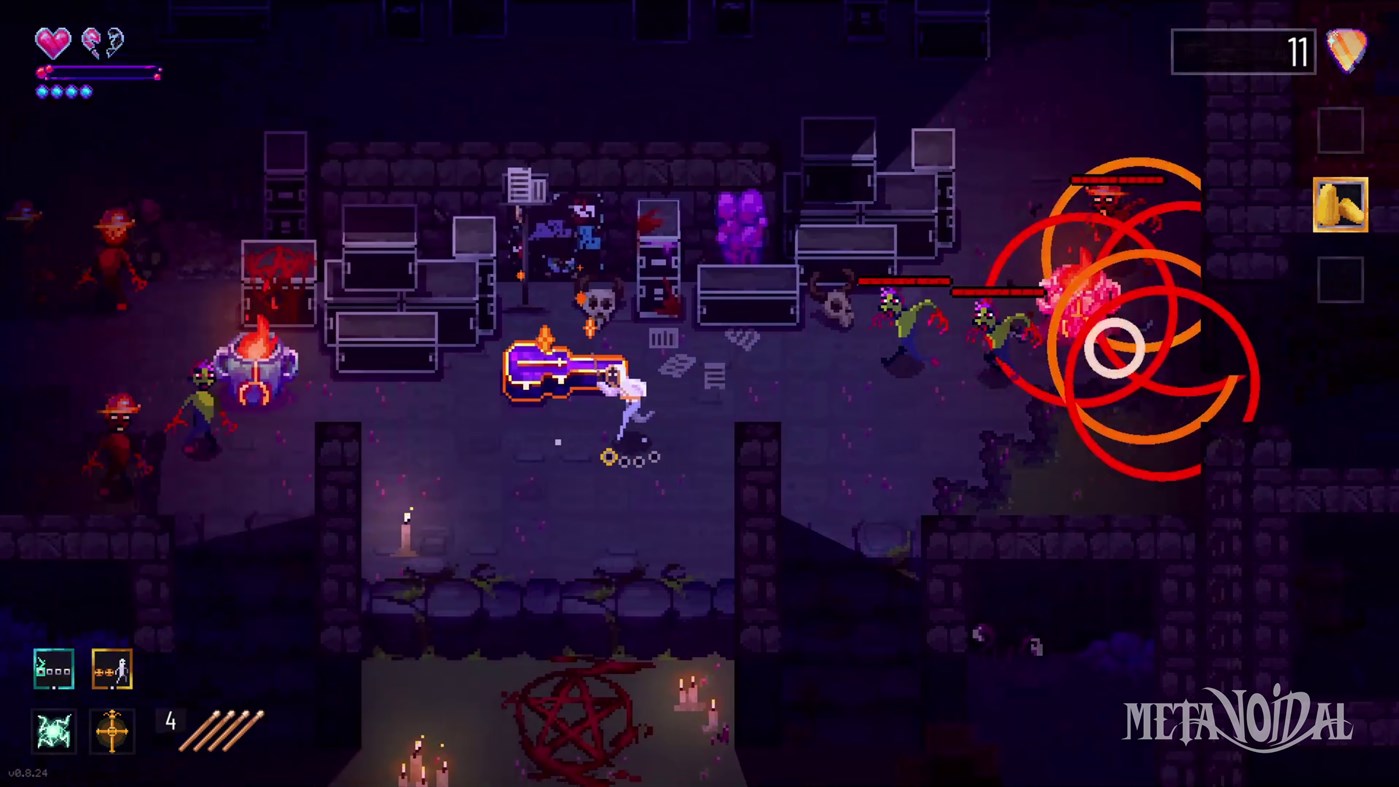Select the teal rhythm ability slot
The height and width of the screenshot is (787, 1399).
pos(53,670)
